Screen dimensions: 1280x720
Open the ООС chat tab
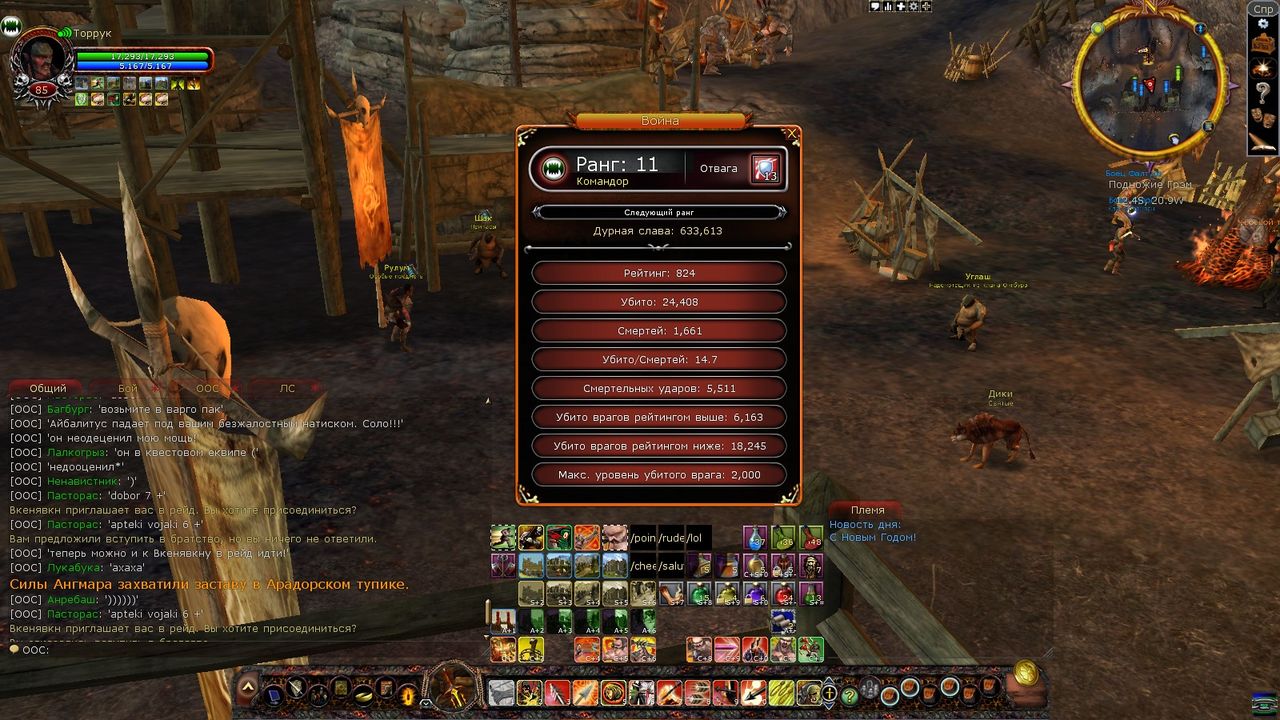point(207,388)
